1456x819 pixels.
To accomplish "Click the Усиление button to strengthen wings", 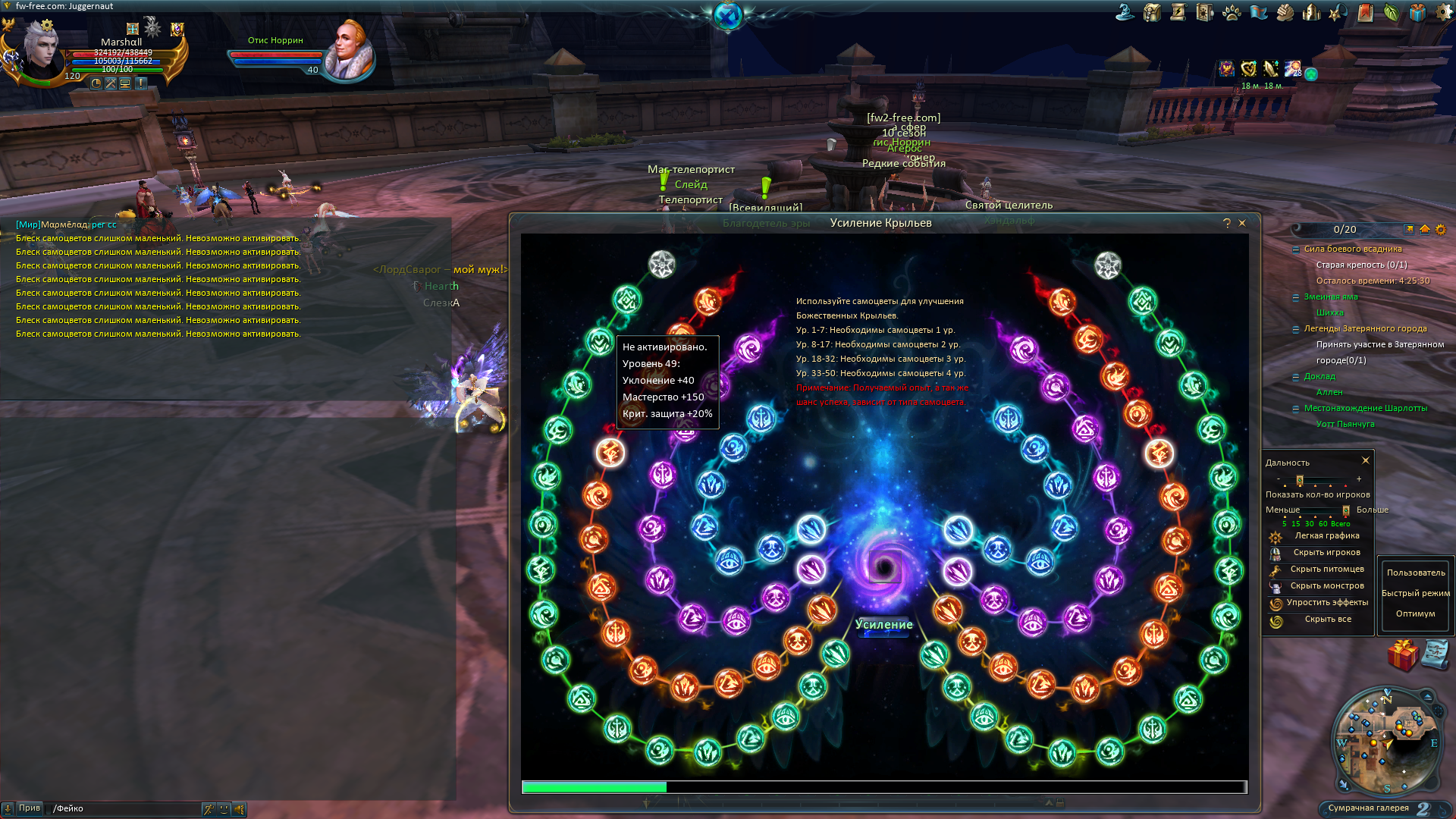I will [883, 625].
